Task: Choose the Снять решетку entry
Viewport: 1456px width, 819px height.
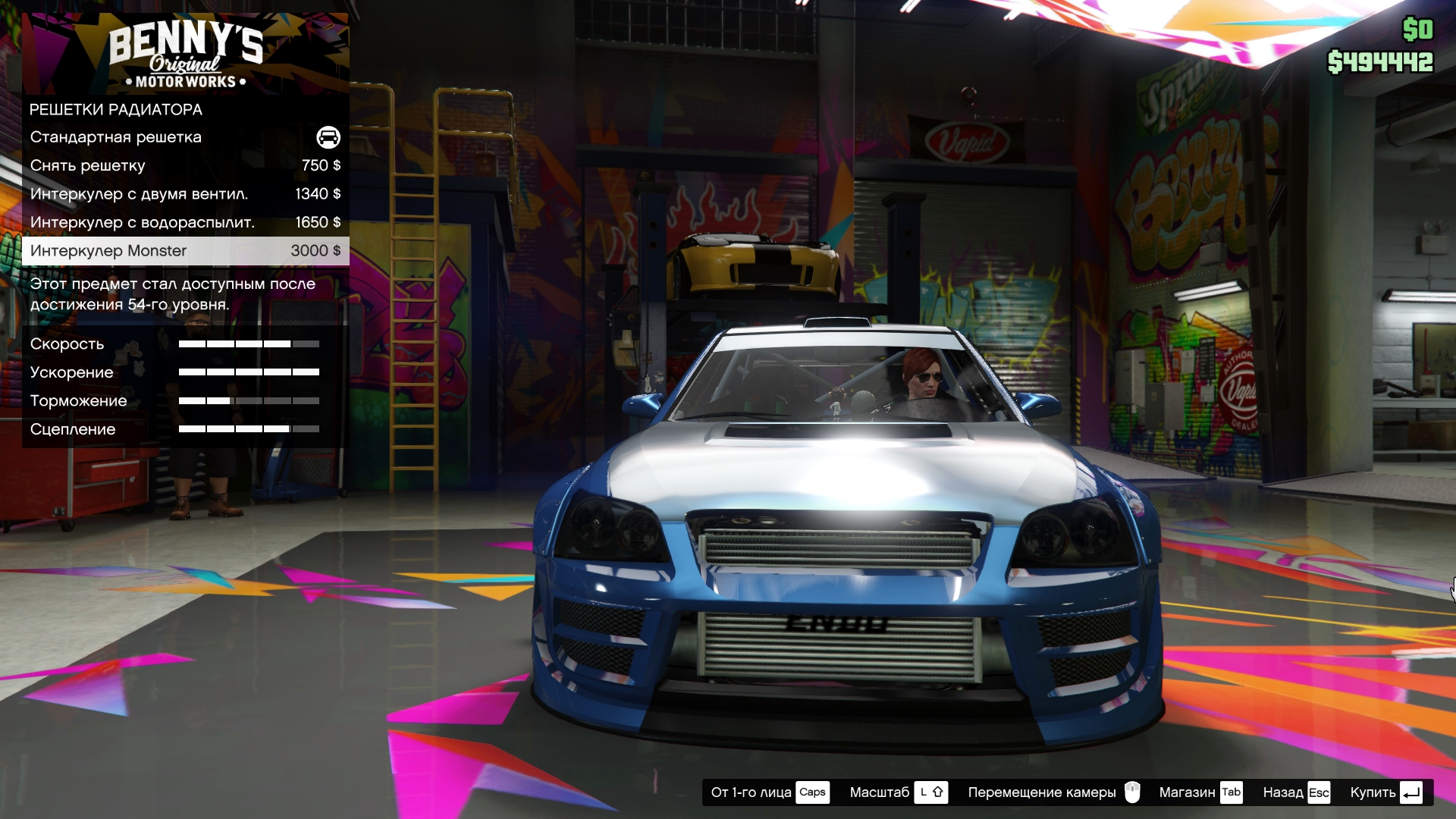Action: coord(185,165)
